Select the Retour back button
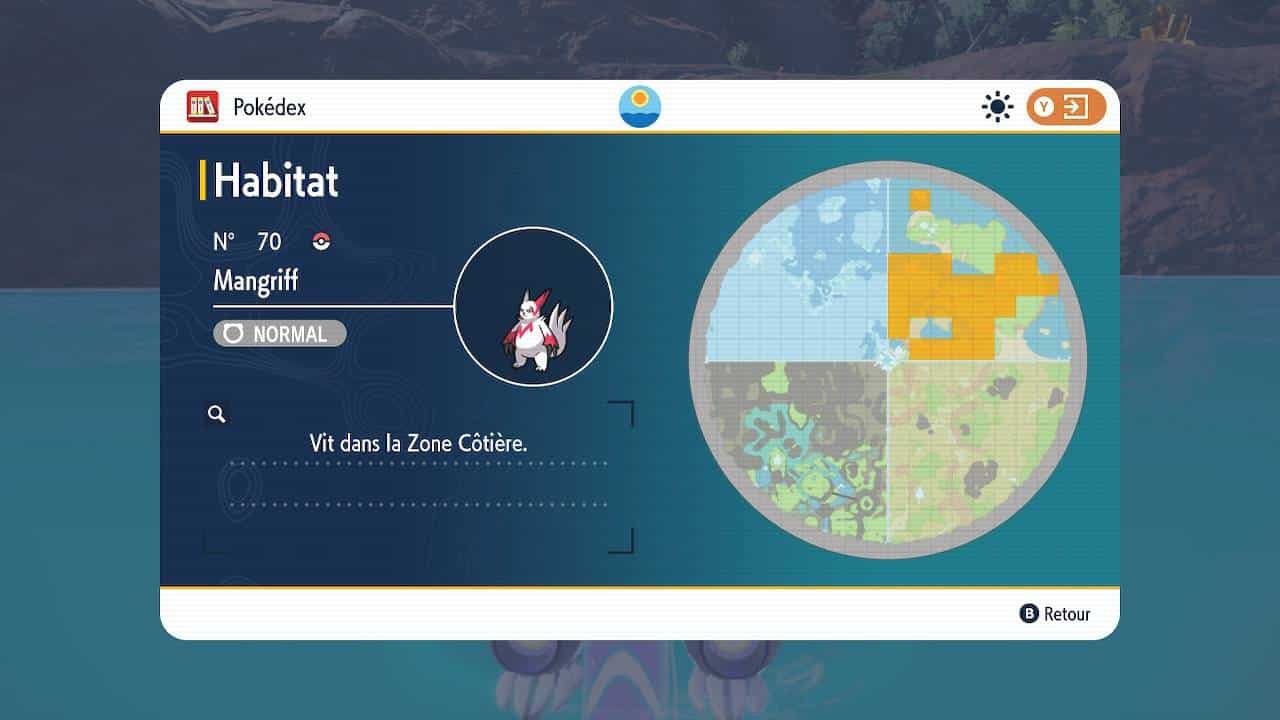This screenshot has width=1280, height=720. [1055, 614]
